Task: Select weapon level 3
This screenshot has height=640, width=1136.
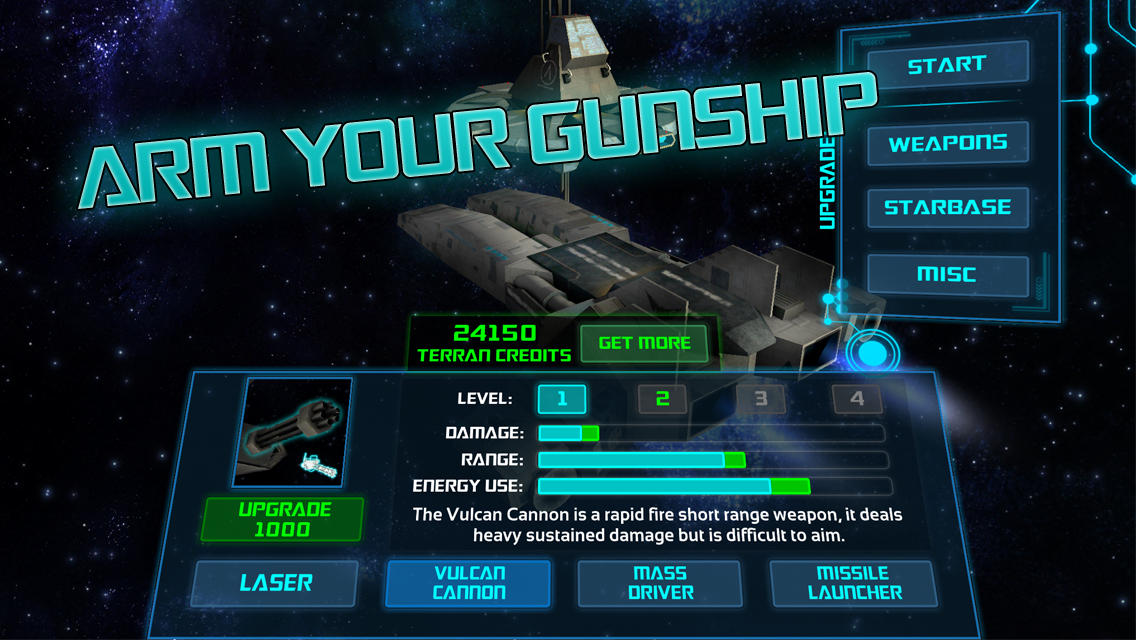Action: coord(760,399)
